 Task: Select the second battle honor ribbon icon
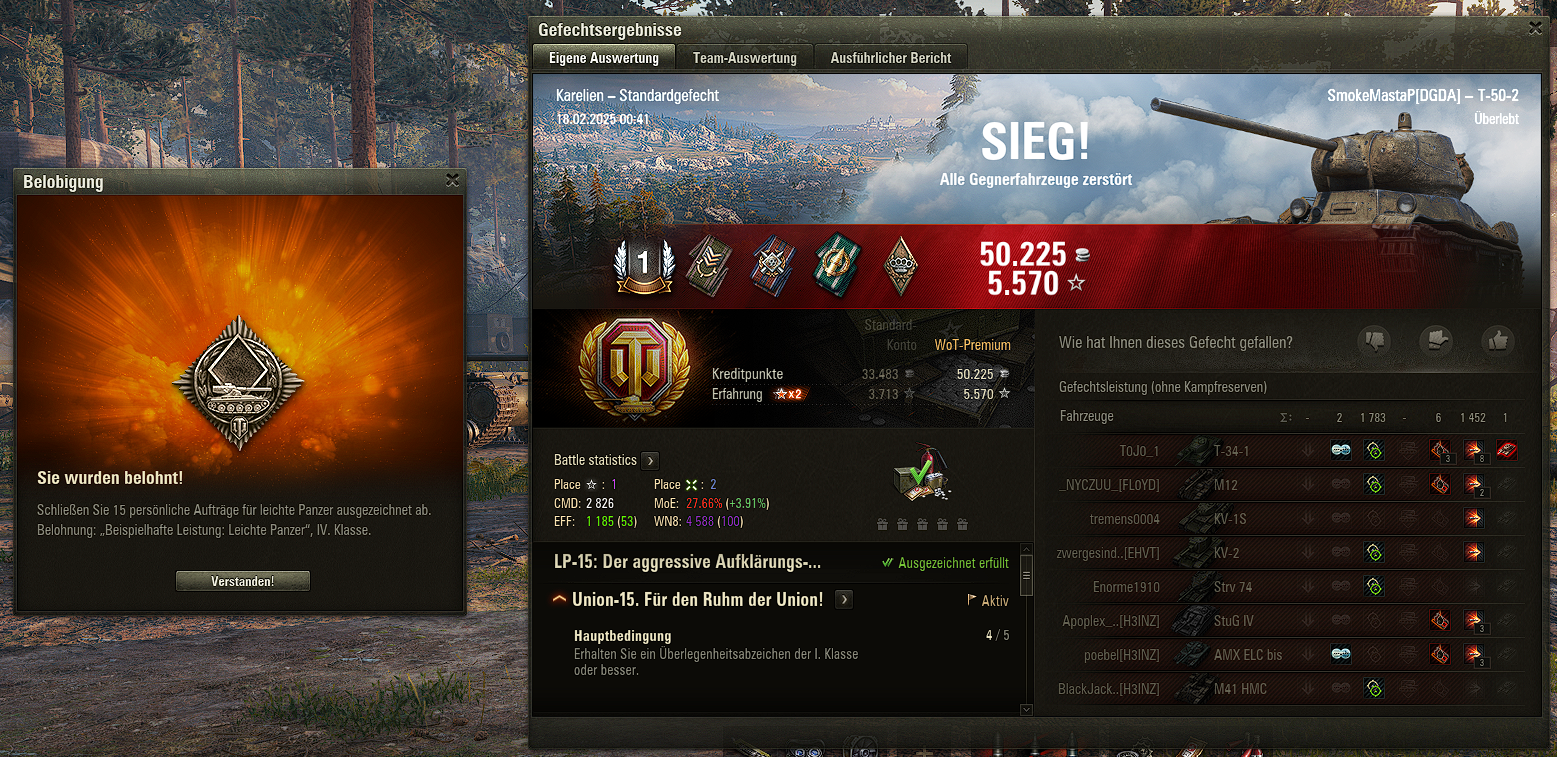click(x=708, y=266)
